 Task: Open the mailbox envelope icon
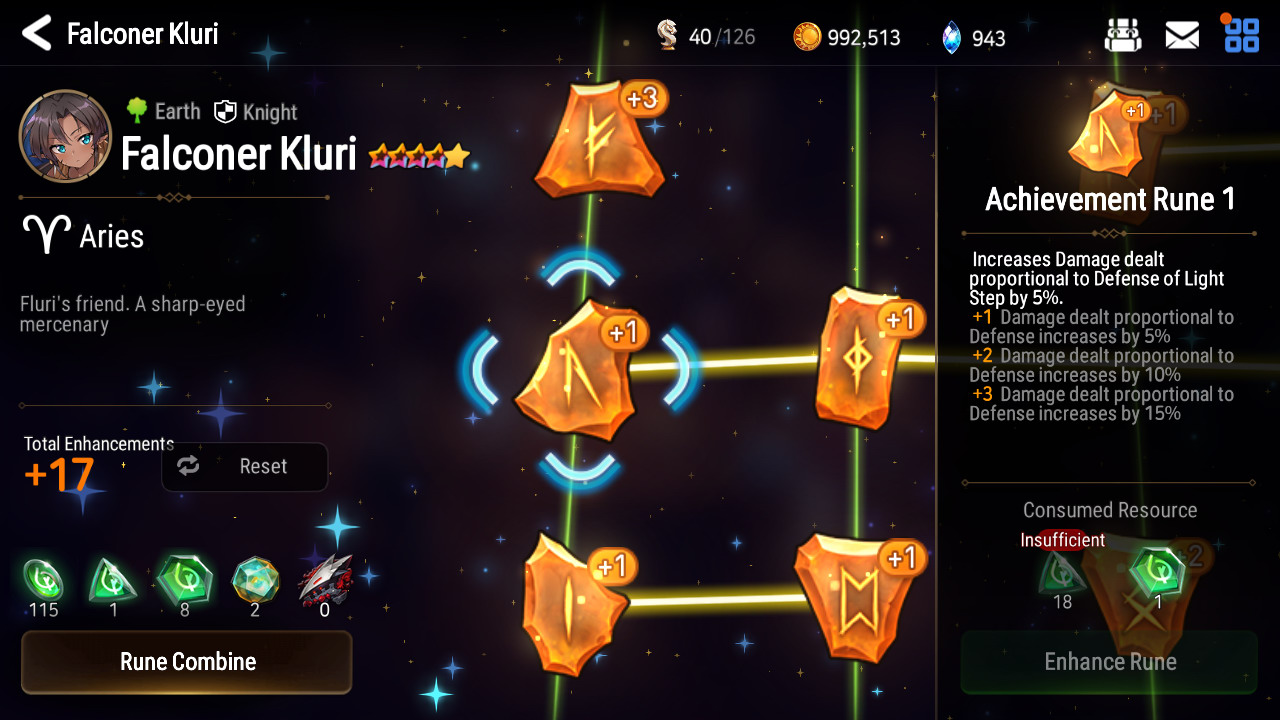[x=1182, y=36]
